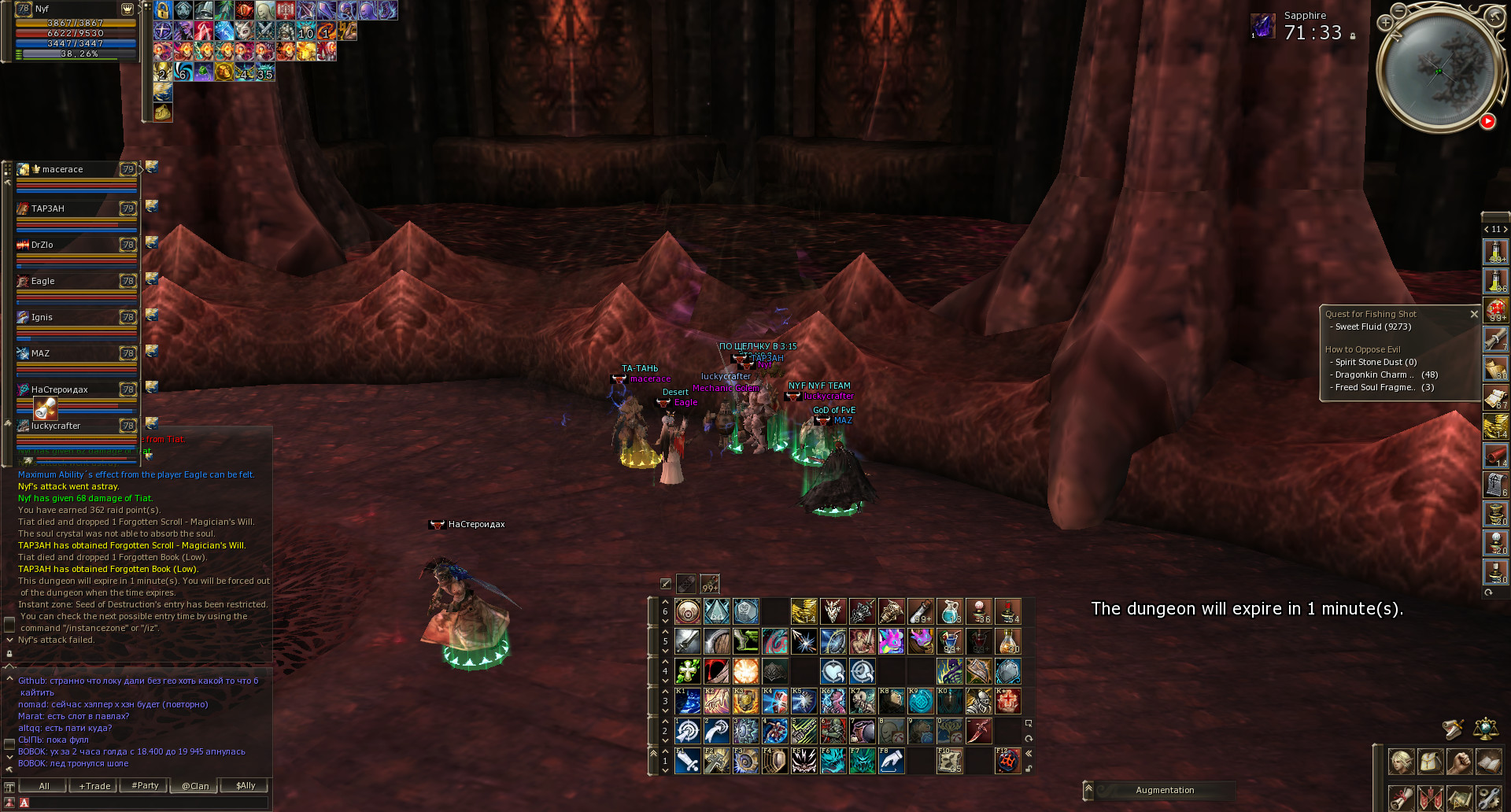This screenshot has height=812, width=1511.
Task: Use the K1 blue water skill
Action: 688,700
